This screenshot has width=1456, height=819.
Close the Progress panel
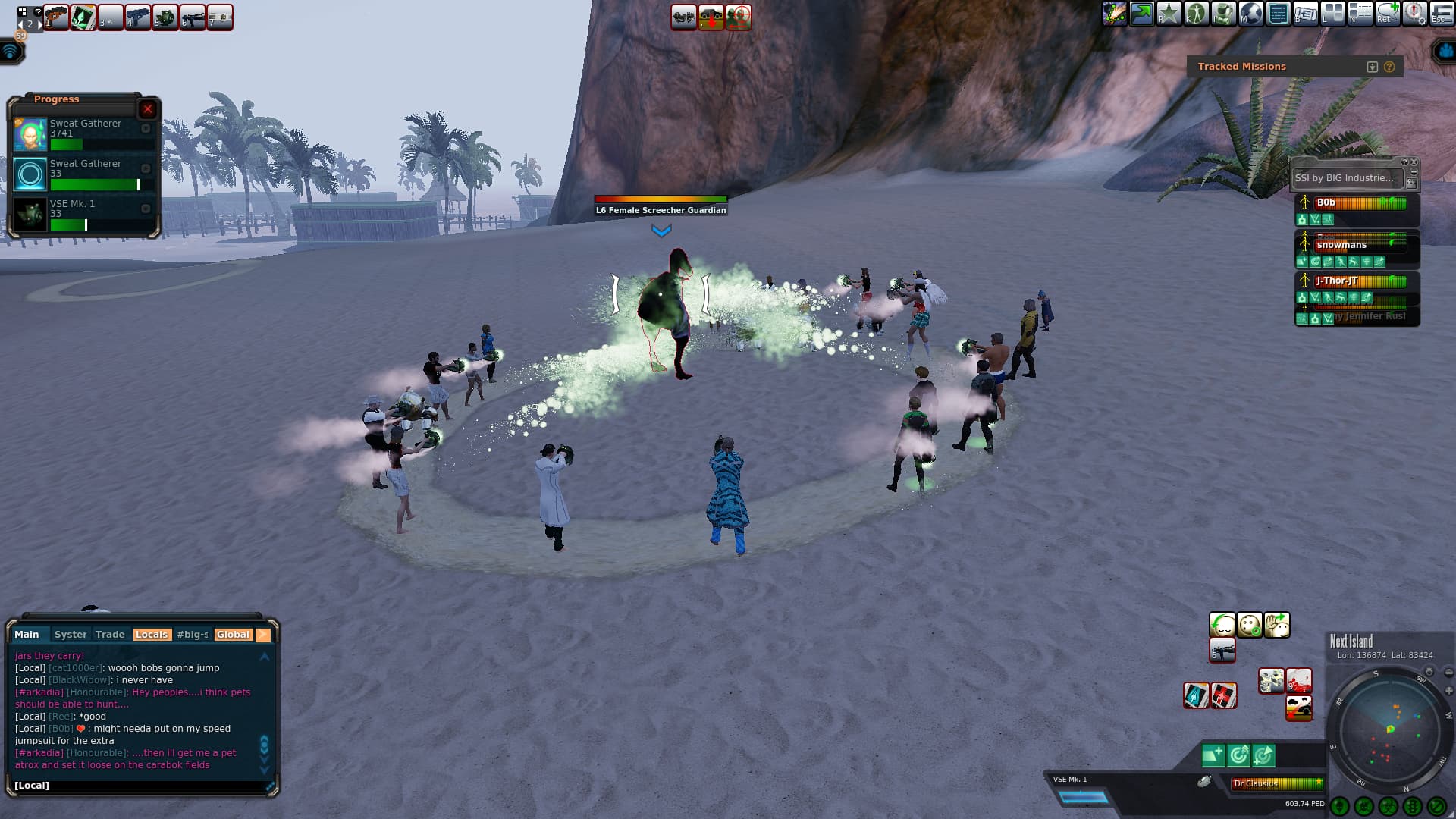pyautogui.click(x=148, y=109)
